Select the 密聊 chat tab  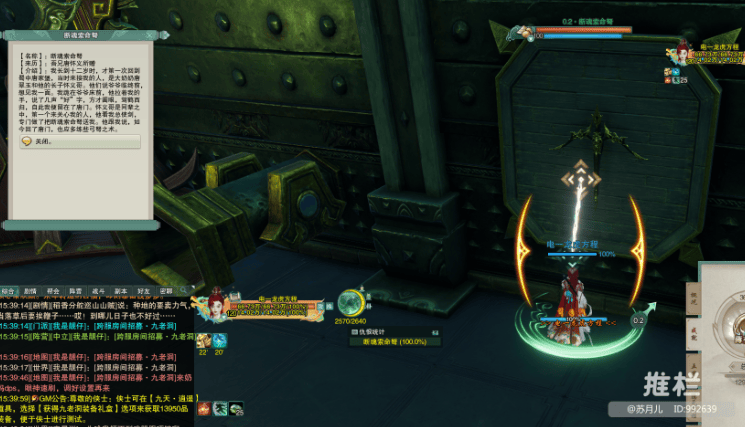166,292
